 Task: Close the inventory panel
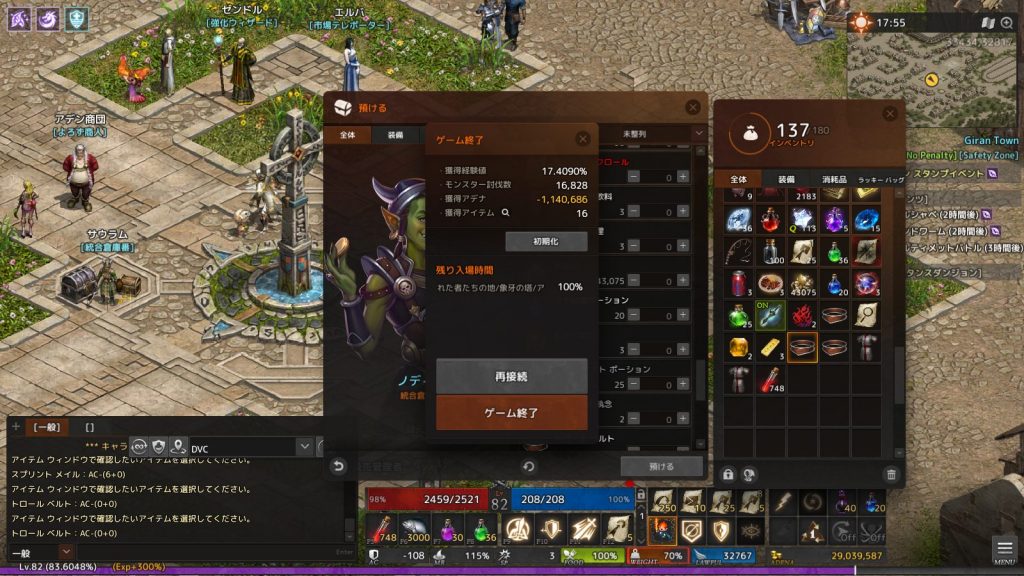(890, 115)
